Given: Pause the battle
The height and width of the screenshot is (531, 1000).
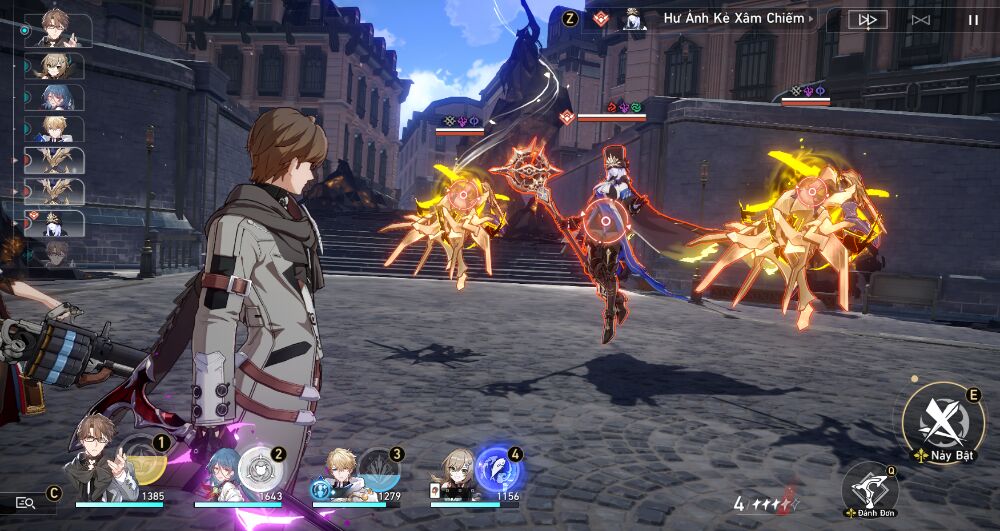Looking at the screenshot, I should click(973, 19).
